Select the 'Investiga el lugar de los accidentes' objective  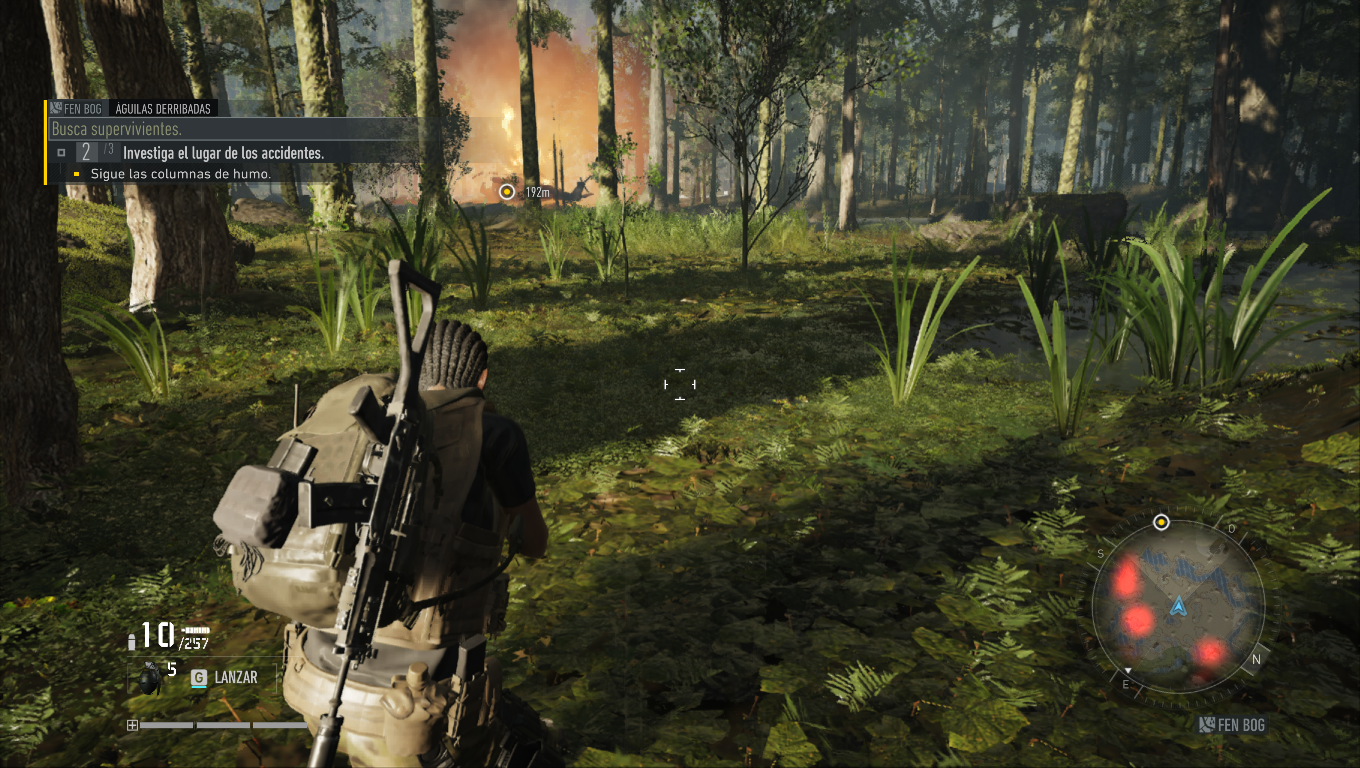(222, 153)
